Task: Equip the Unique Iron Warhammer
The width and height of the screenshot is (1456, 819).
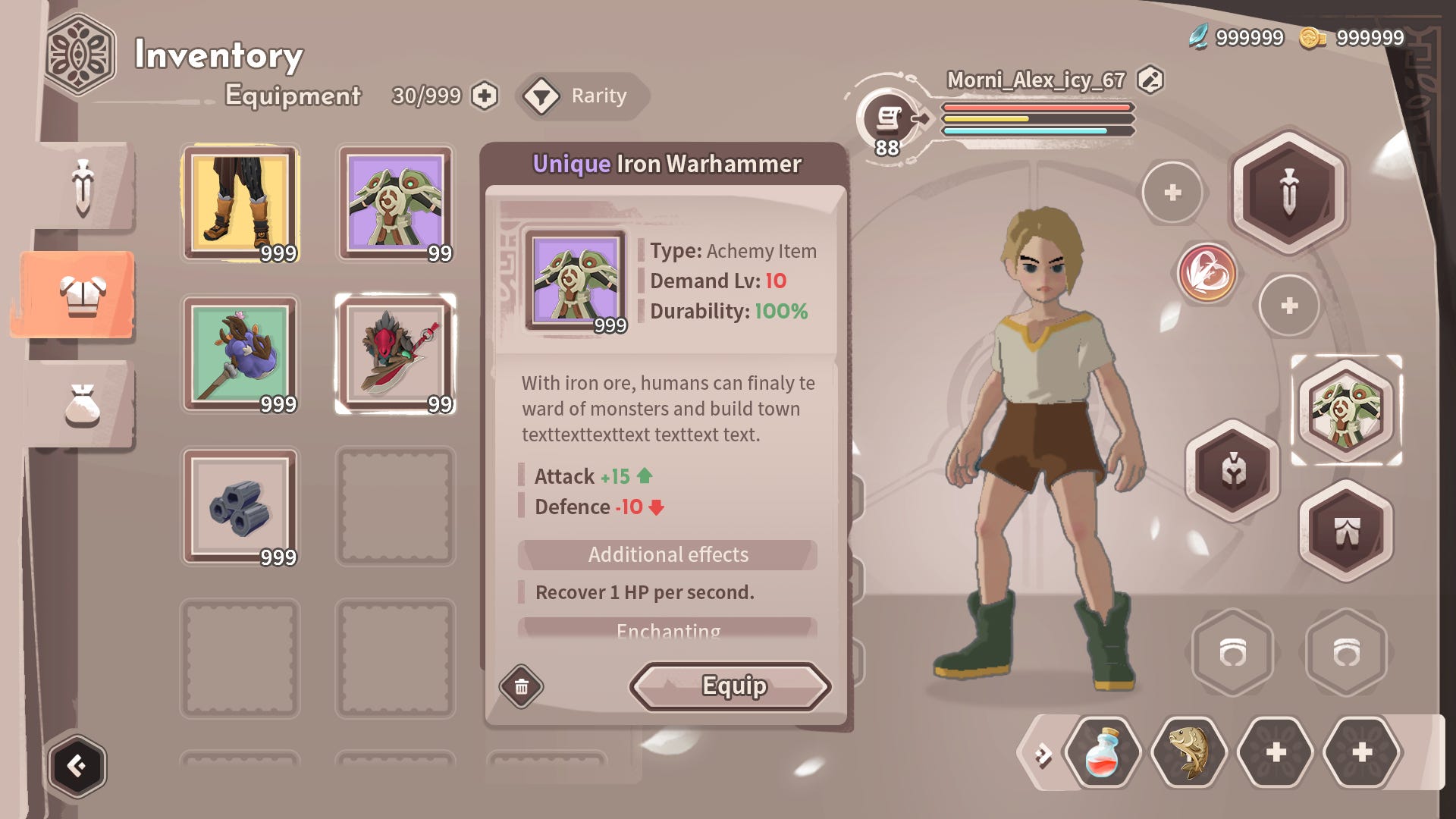Action: (730, 686)
